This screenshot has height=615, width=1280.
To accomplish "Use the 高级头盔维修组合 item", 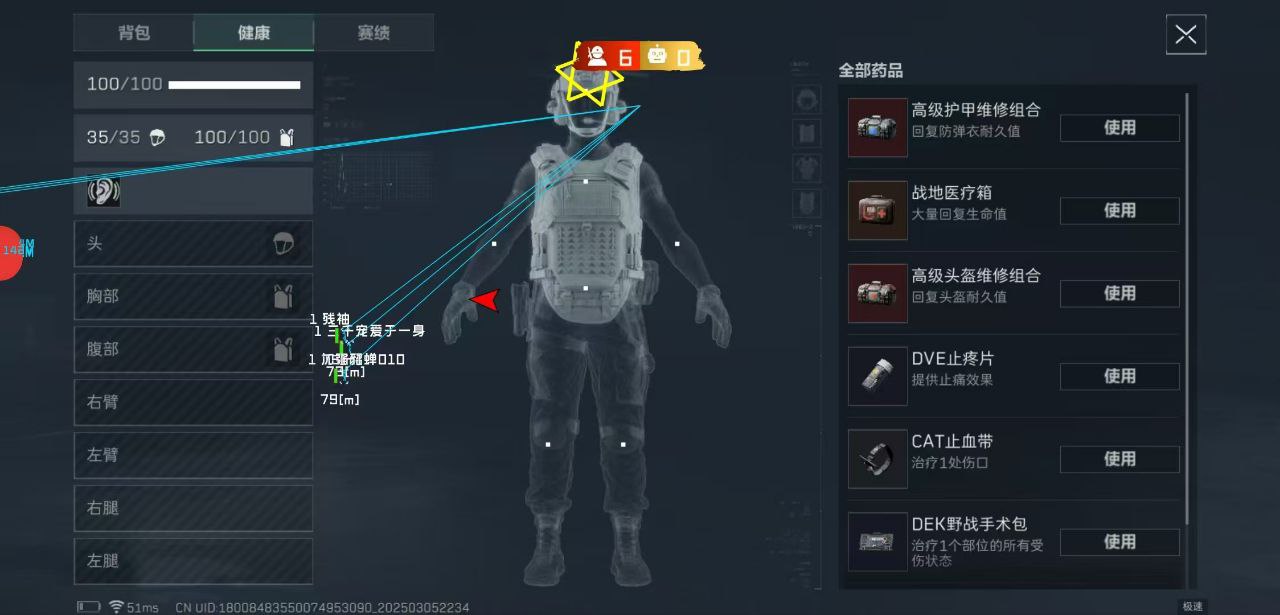I will click(1119, 294).
